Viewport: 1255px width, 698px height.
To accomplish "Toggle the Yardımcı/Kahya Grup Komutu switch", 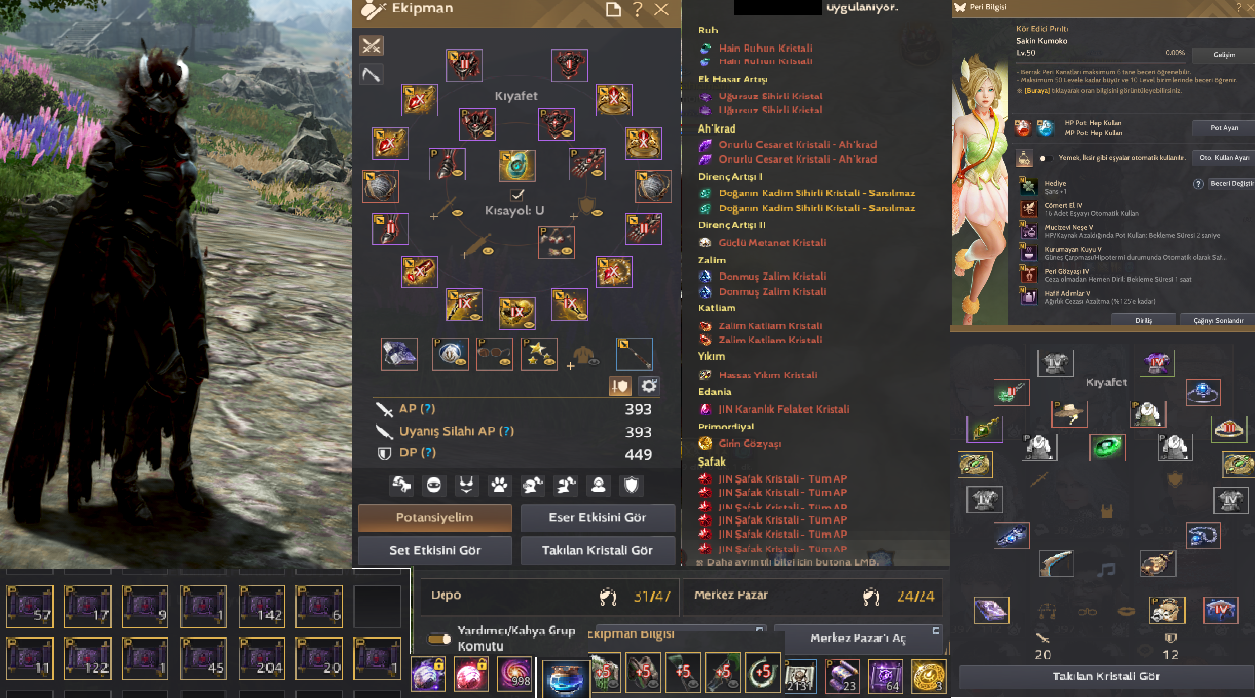I will pos(438,637).
